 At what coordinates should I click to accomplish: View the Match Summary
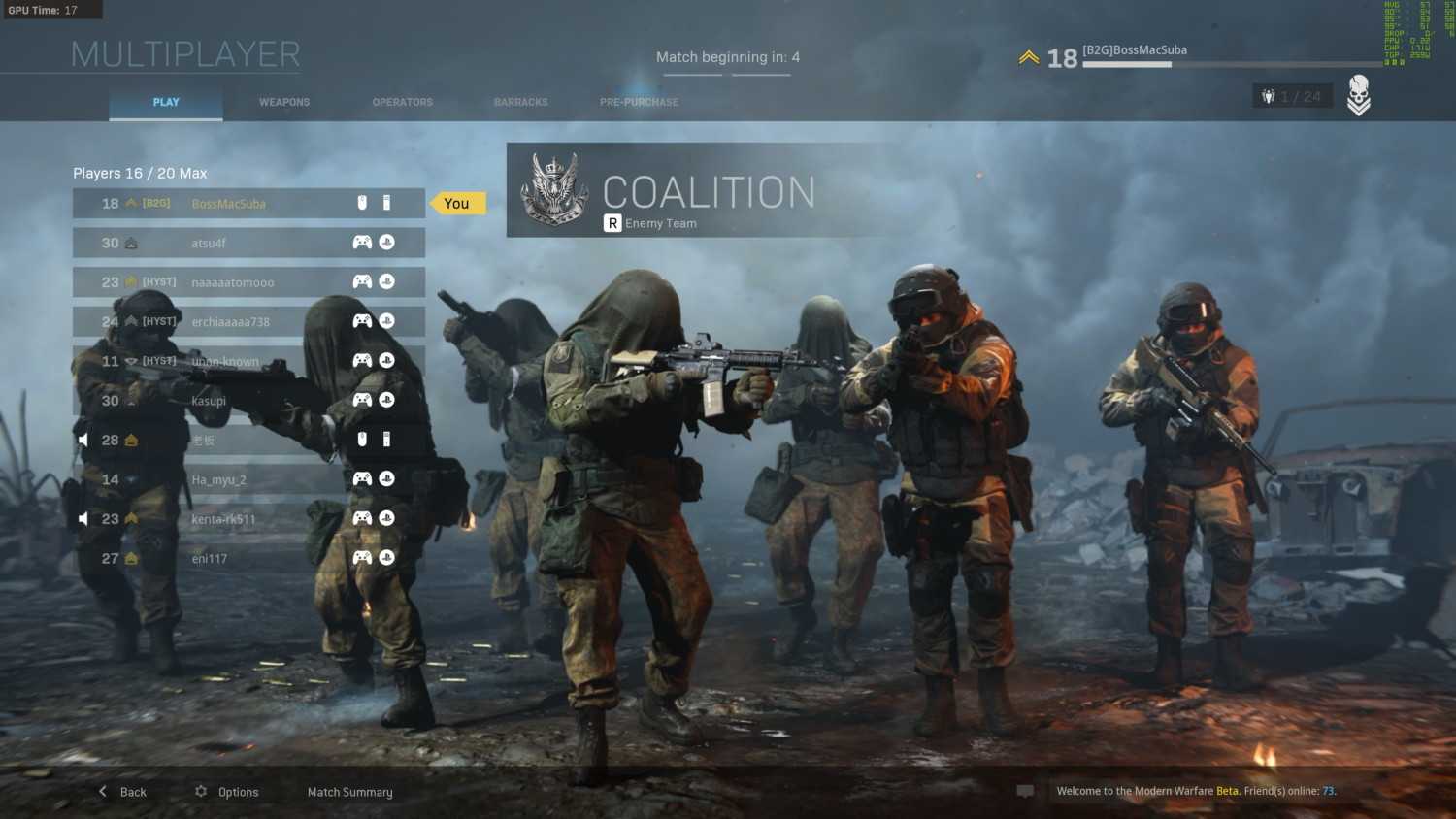(350, 792)
